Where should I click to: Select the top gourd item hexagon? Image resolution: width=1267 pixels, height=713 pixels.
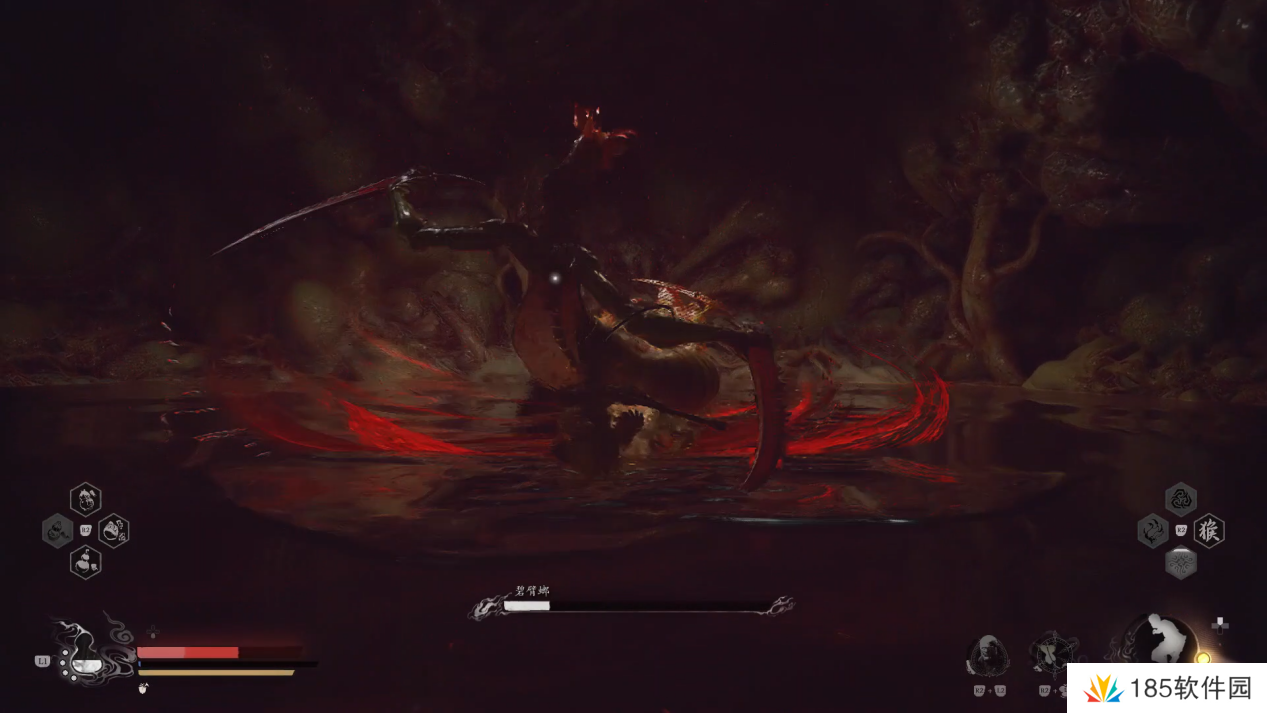tap(86, 498)
